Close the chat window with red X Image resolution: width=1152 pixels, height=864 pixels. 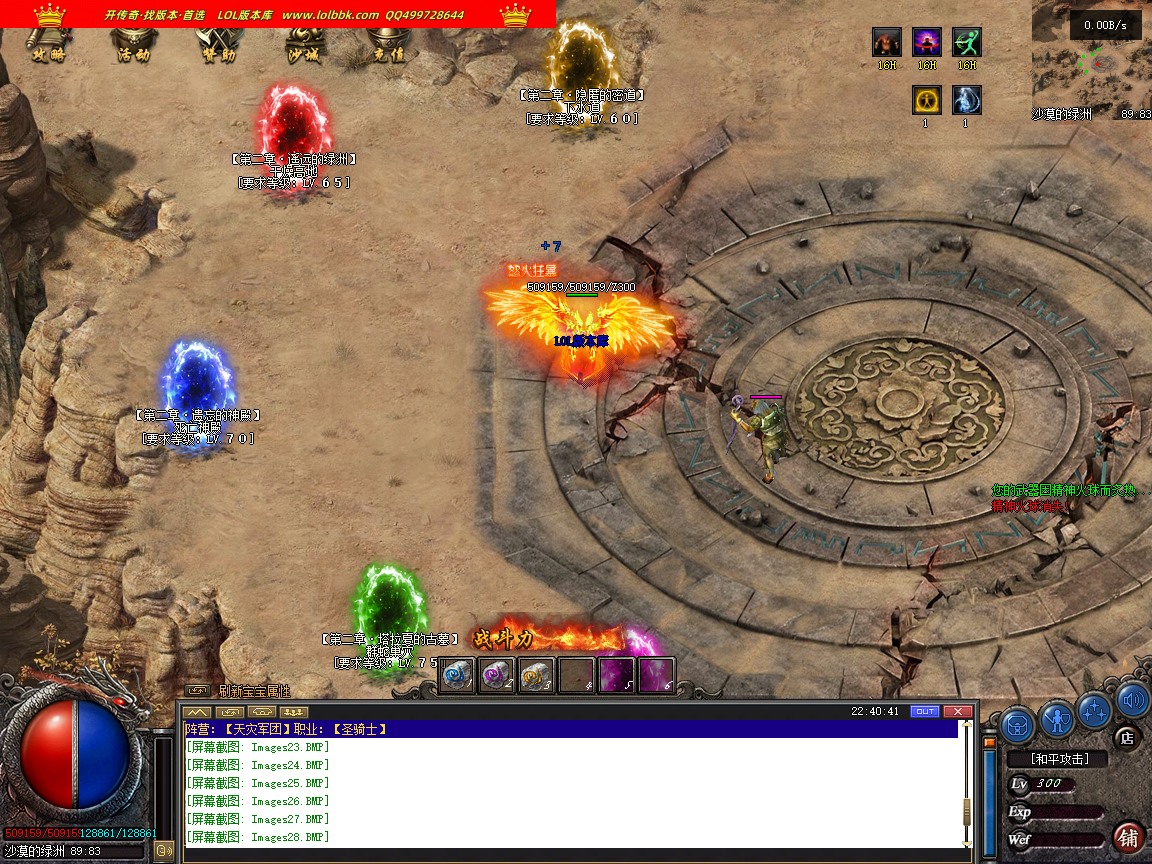pos(958,711)
